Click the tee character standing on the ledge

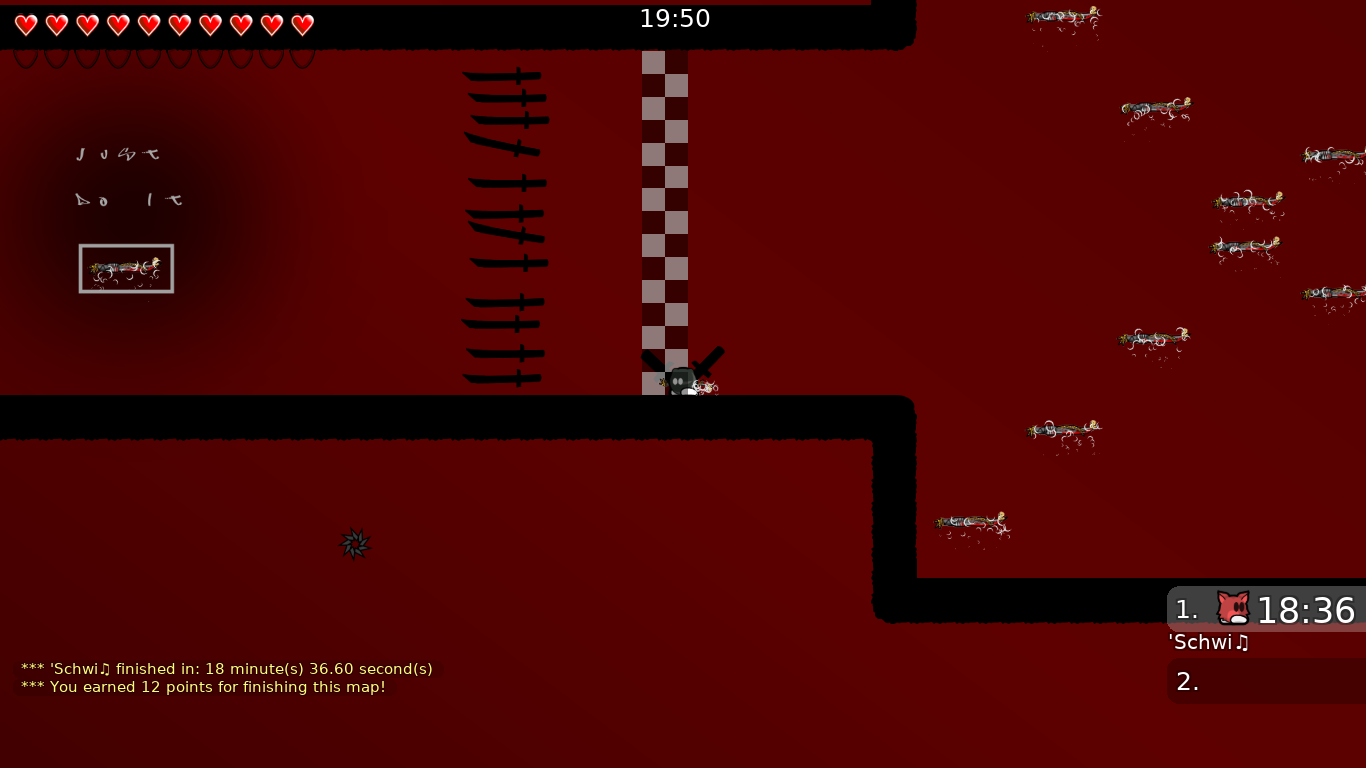681,378
